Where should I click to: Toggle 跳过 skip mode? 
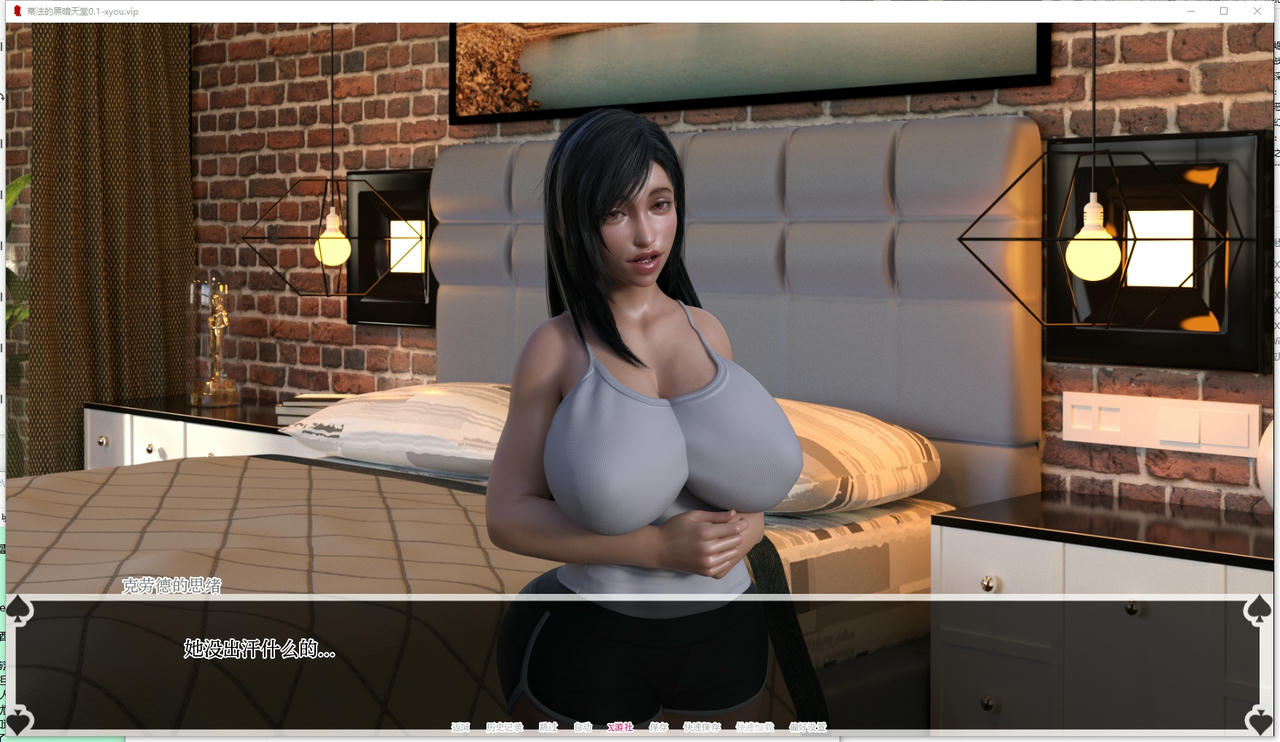tap(549, 729)
